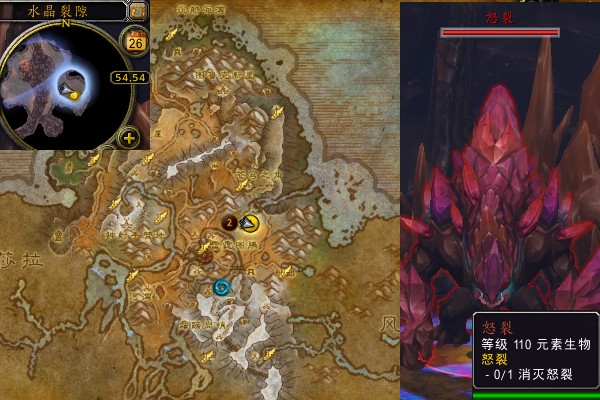Click the 水晶裂隙 zone name header

pos(63,10)
